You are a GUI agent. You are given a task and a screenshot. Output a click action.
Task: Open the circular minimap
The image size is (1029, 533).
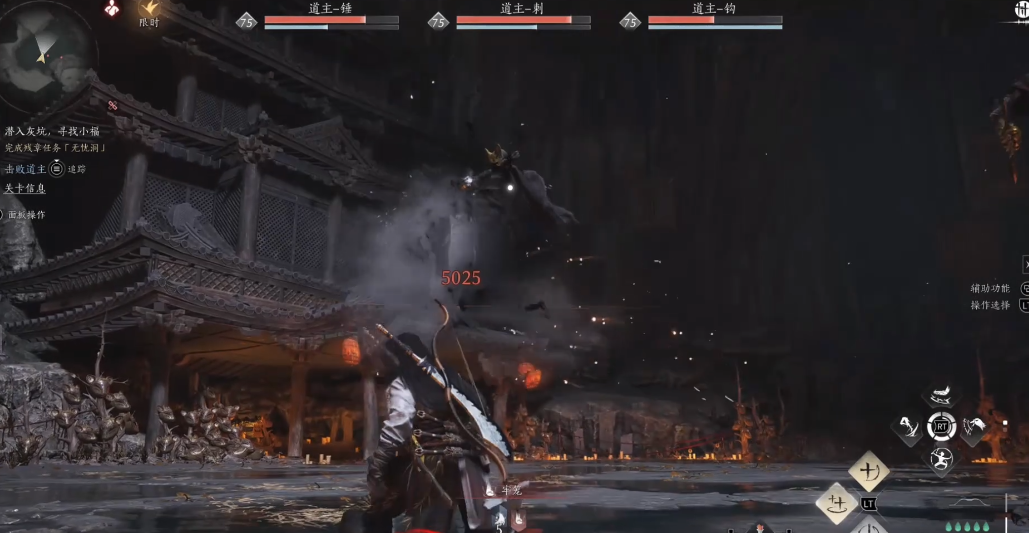(x=42, y=55)
